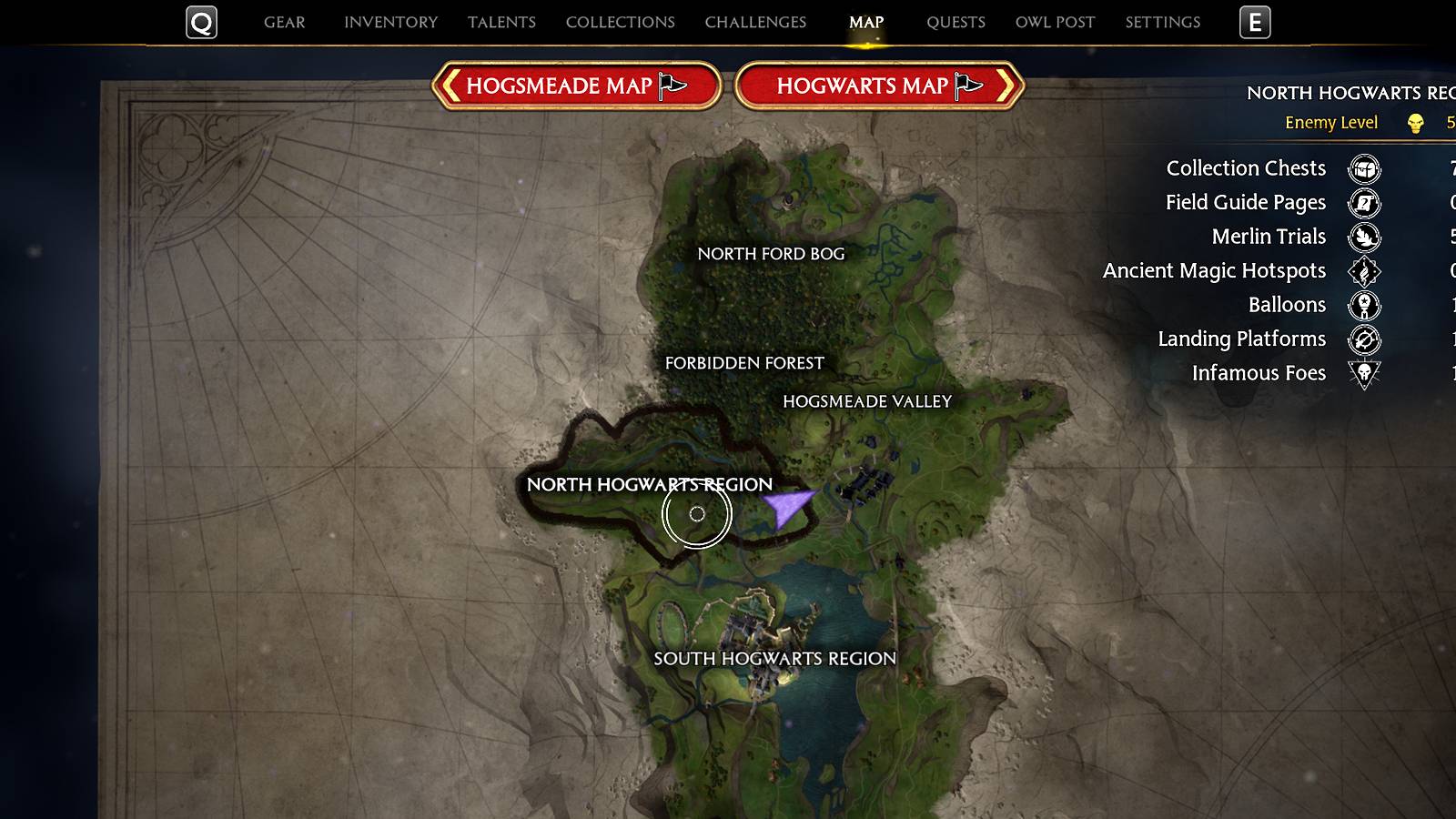The width and height of the screenshot is (1456, 819).
Task: Expand the left chevron beside Hogsmeade Map
Action: click(x=452, y=86)
